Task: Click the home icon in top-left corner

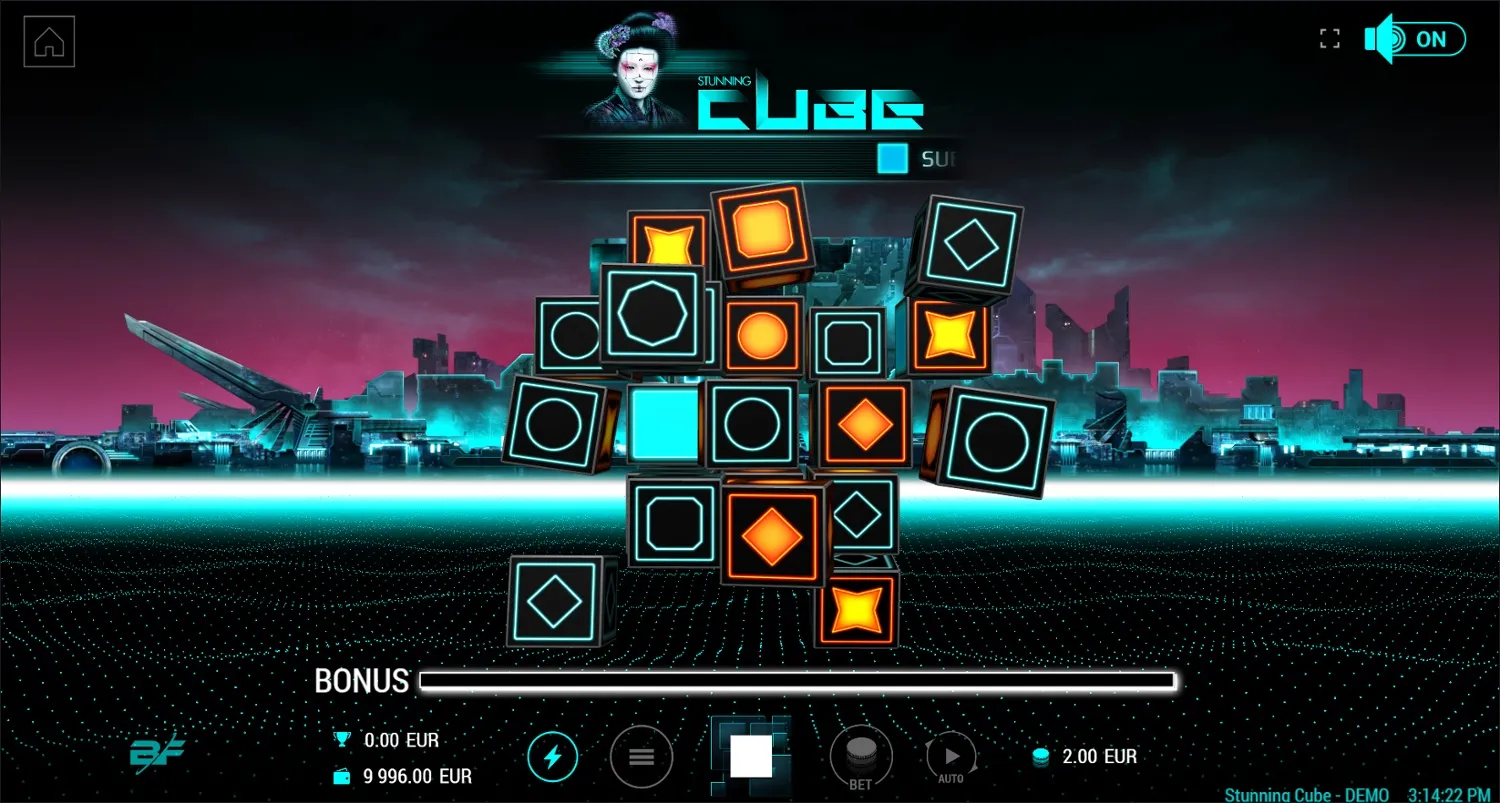Action: tap(48, 40)
